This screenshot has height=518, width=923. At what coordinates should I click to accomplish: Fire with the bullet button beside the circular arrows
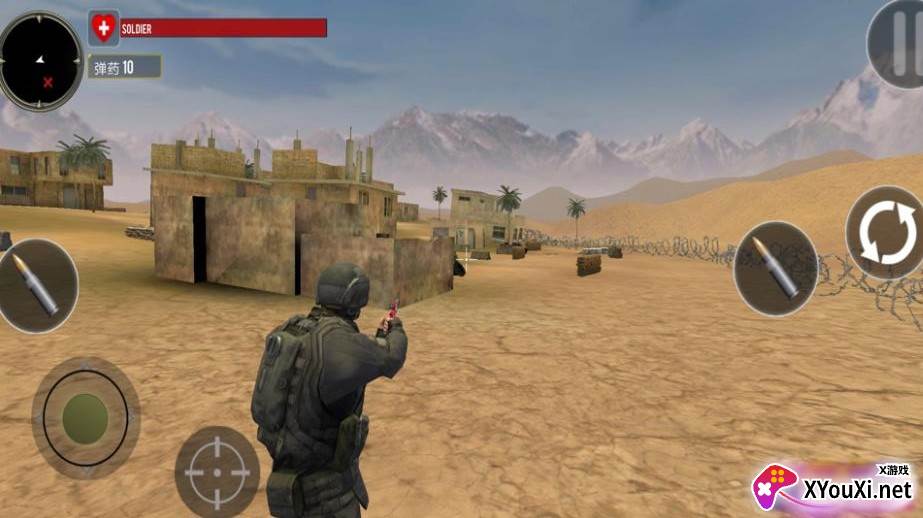tap(775, 268)
